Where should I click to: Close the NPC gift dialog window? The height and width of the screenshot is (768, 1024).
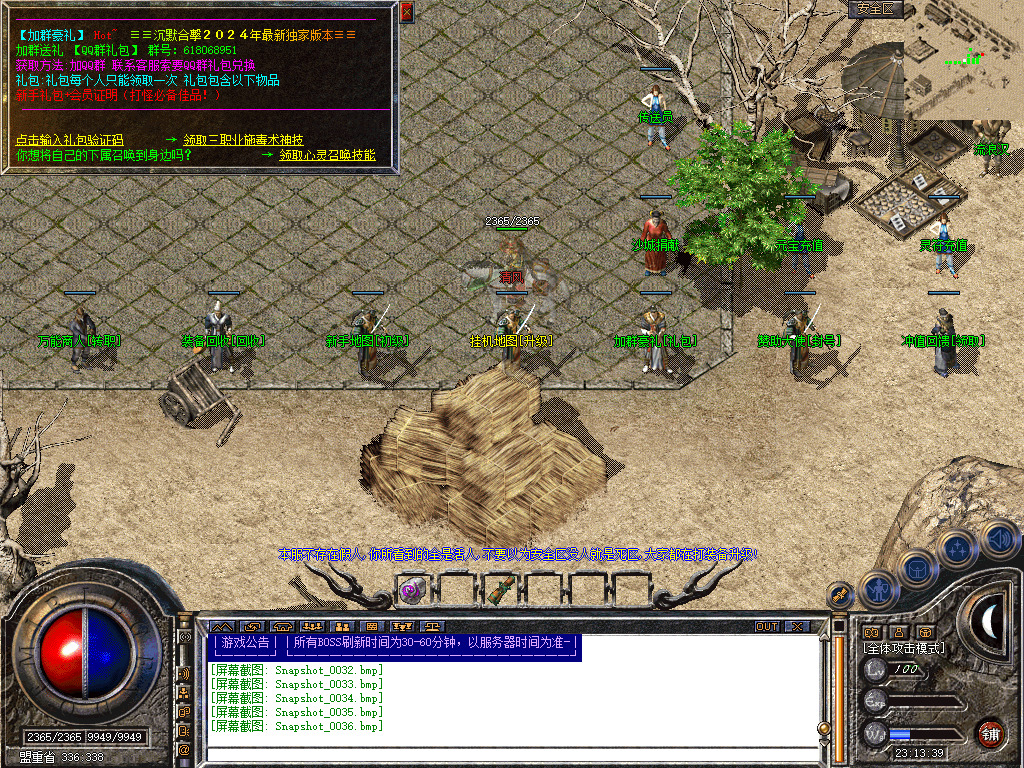[406, 12]
